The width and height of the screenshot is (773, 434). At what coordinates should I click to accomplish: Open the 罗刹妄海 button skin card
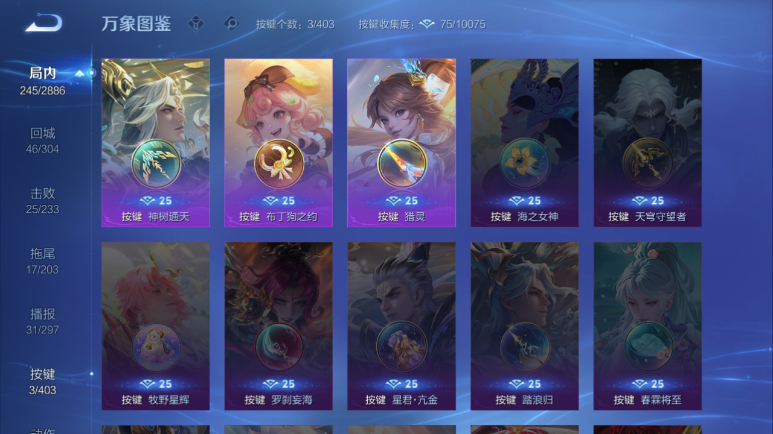278,325
